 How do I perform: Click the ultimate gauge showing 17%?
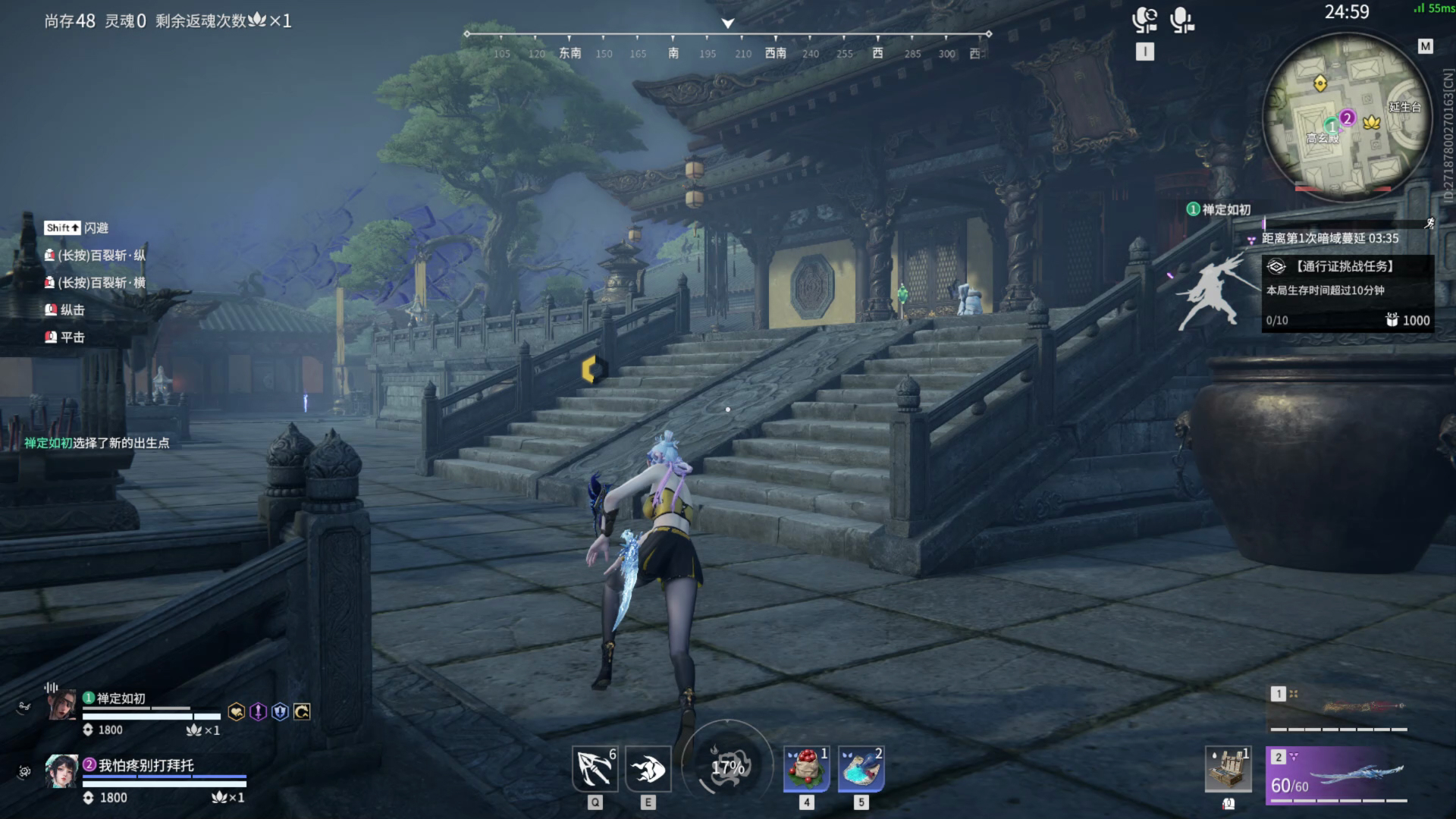727,767
